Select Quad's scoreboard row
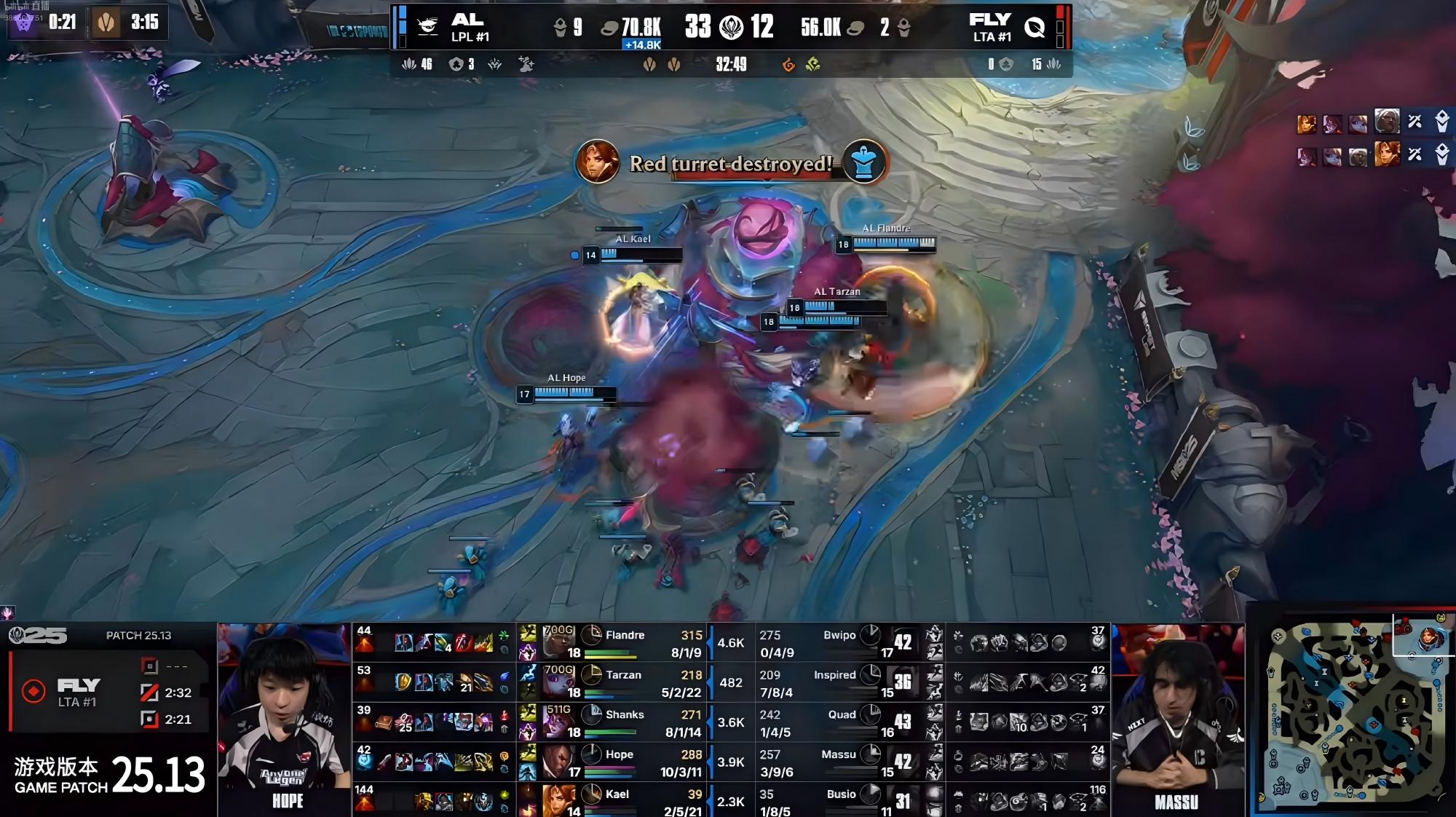 click(x=842, y=715)
